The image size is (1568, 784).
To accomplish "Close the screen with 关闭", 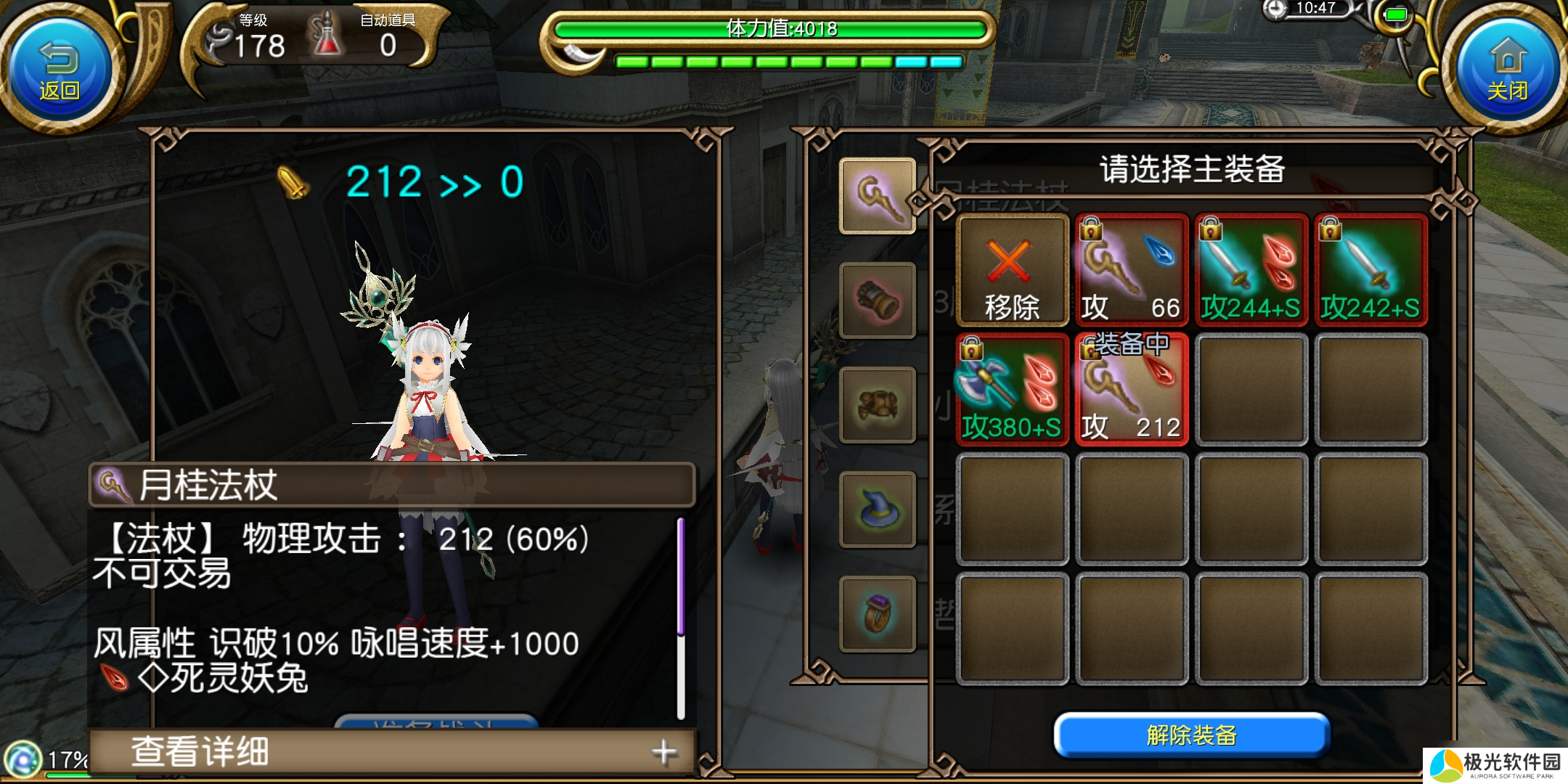I will point(1507,70).
